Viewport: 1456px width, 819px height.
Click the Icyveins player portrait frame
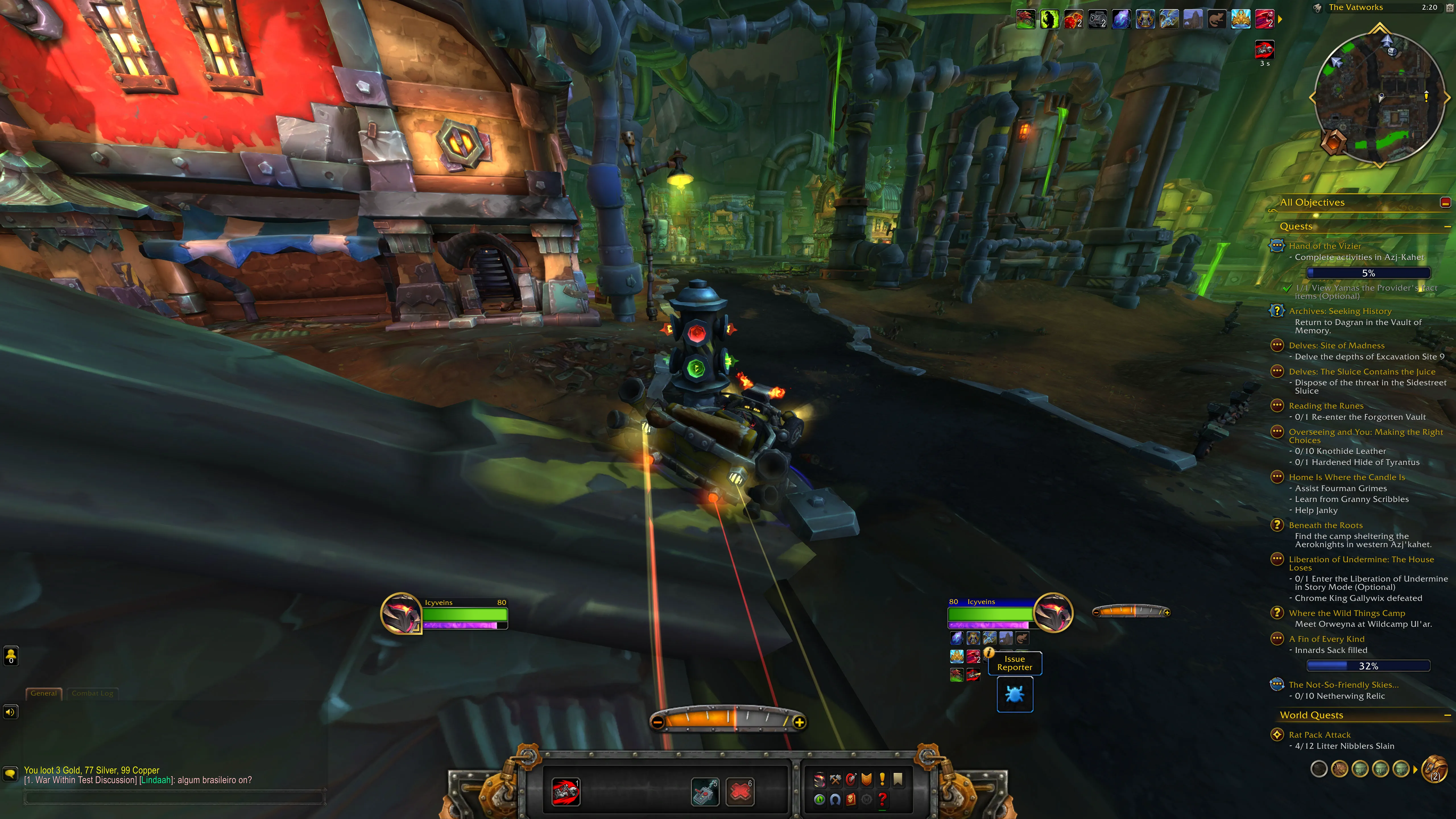click(401, 613)
